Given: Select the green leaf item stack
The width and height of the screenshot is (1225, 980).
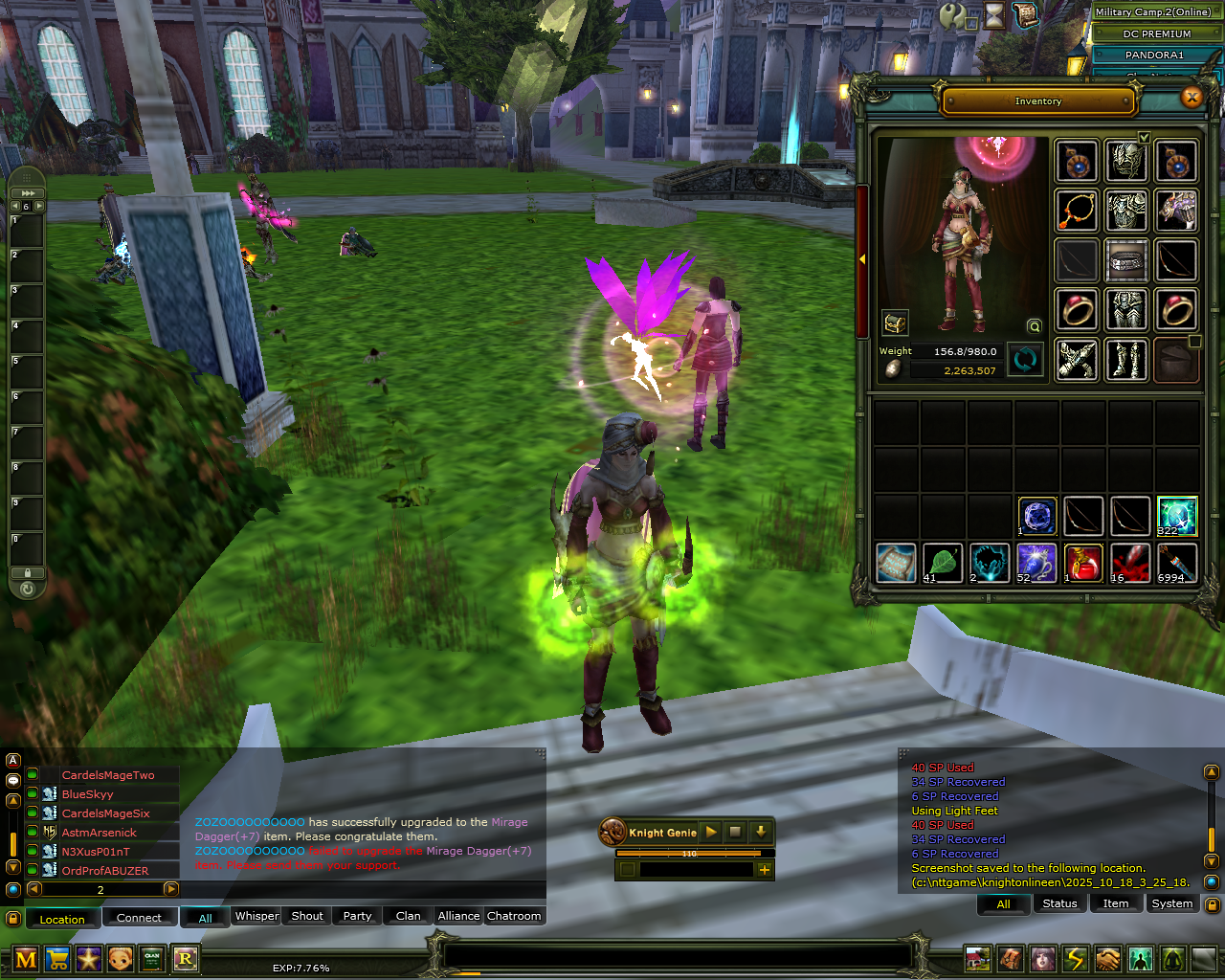Looking at the screenshot, I should point(943,563).
